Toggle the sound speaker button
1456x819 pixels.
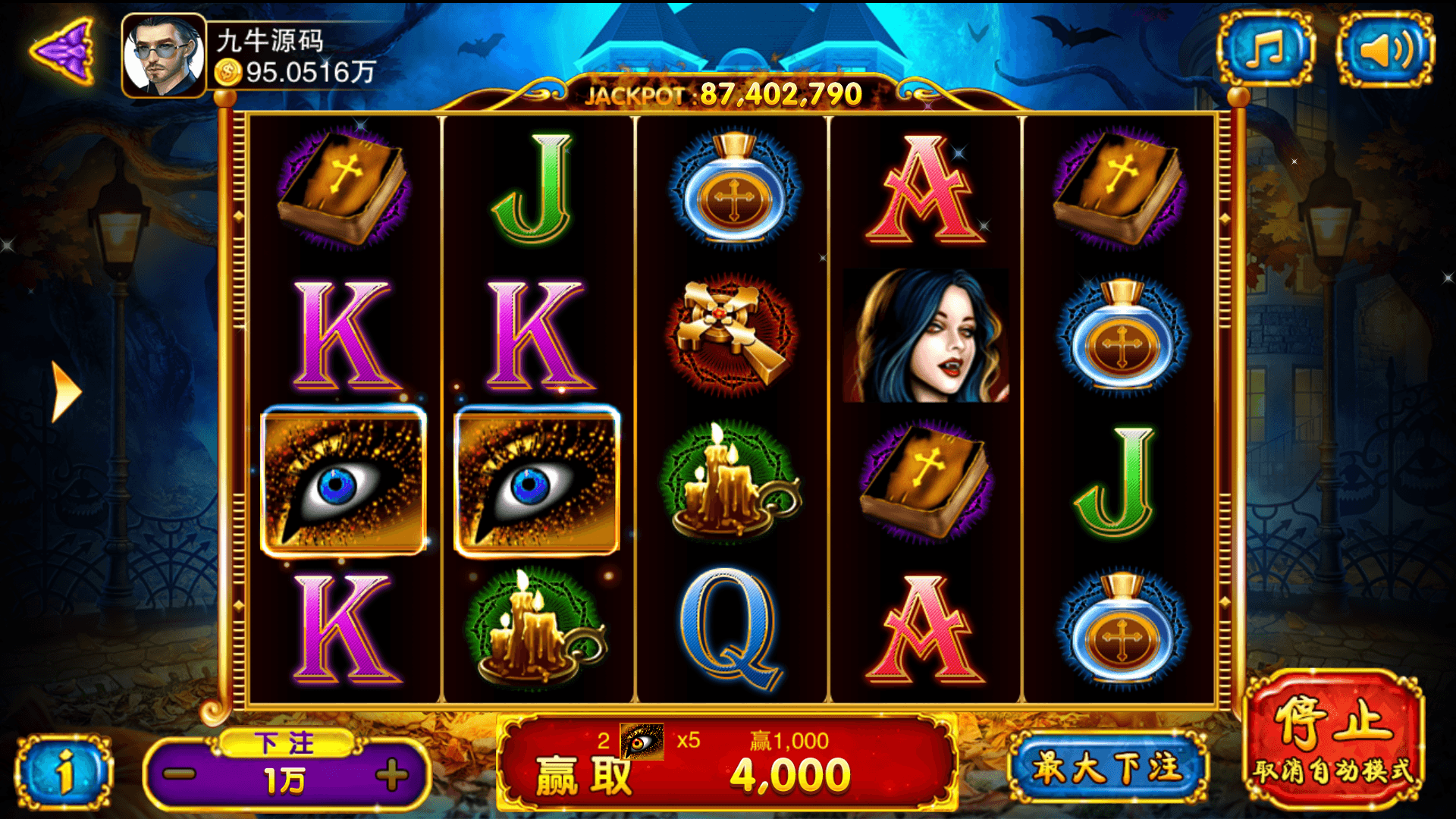tap(1385, 50)
